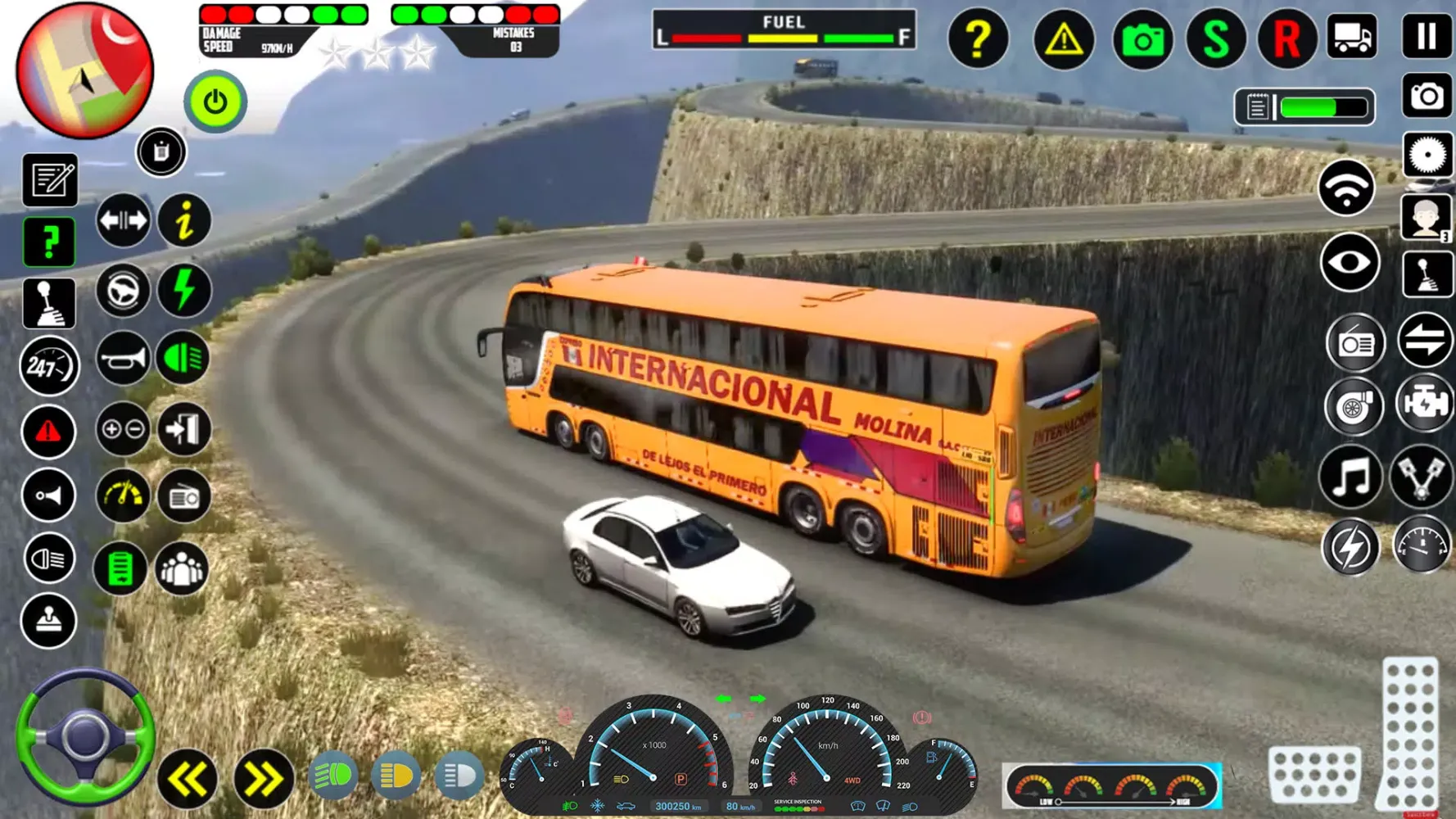Open the music player icon
Image resolution: width=1456 pixels, height=819 pixels.
click(x=1353, y=477)
